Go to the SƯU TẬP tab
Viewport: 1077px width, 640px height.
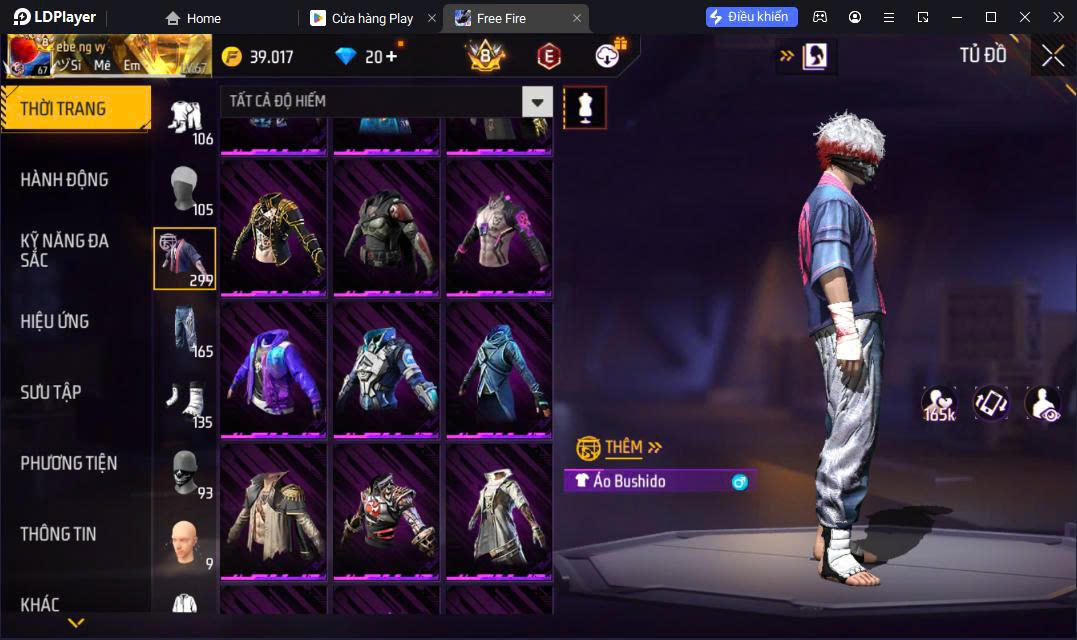click(x=51, y=392)
